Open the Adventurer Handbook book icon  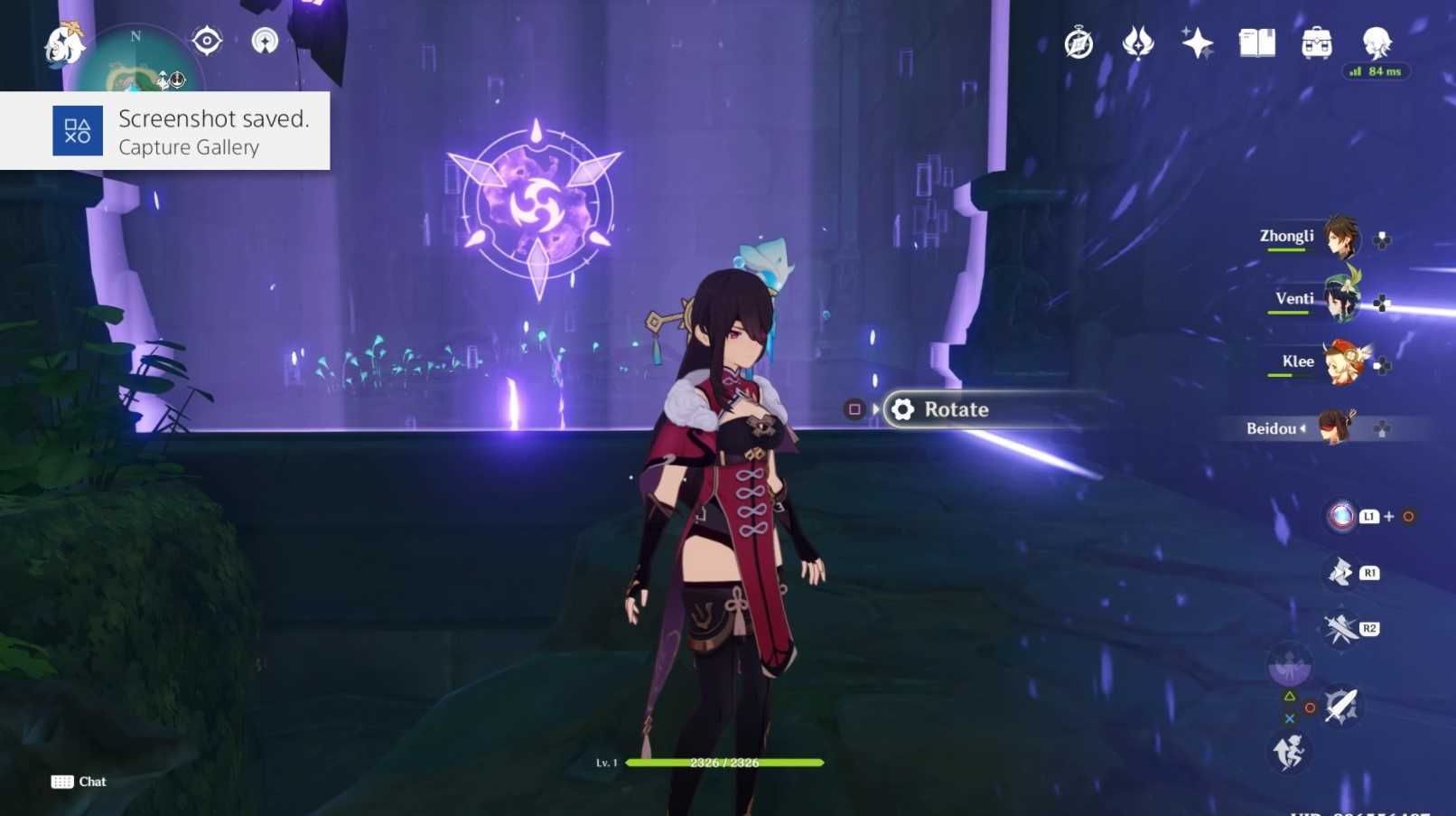tap(1256, 42)
